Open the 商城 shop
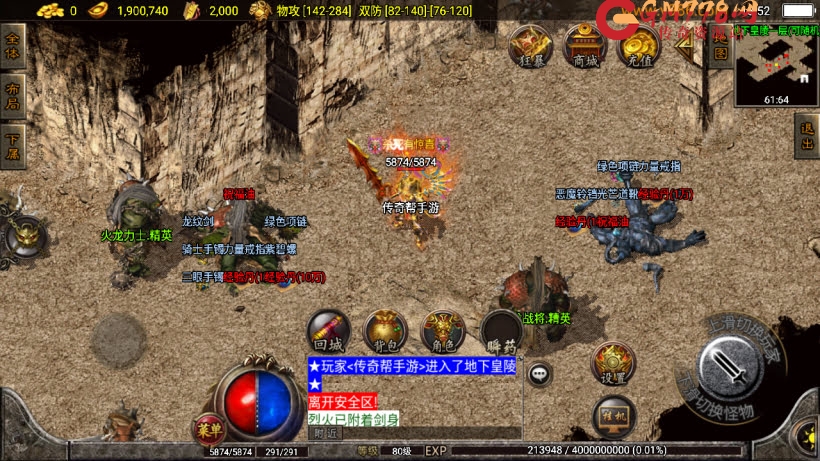This screenshot has height=461, width=820. point(585,47)
